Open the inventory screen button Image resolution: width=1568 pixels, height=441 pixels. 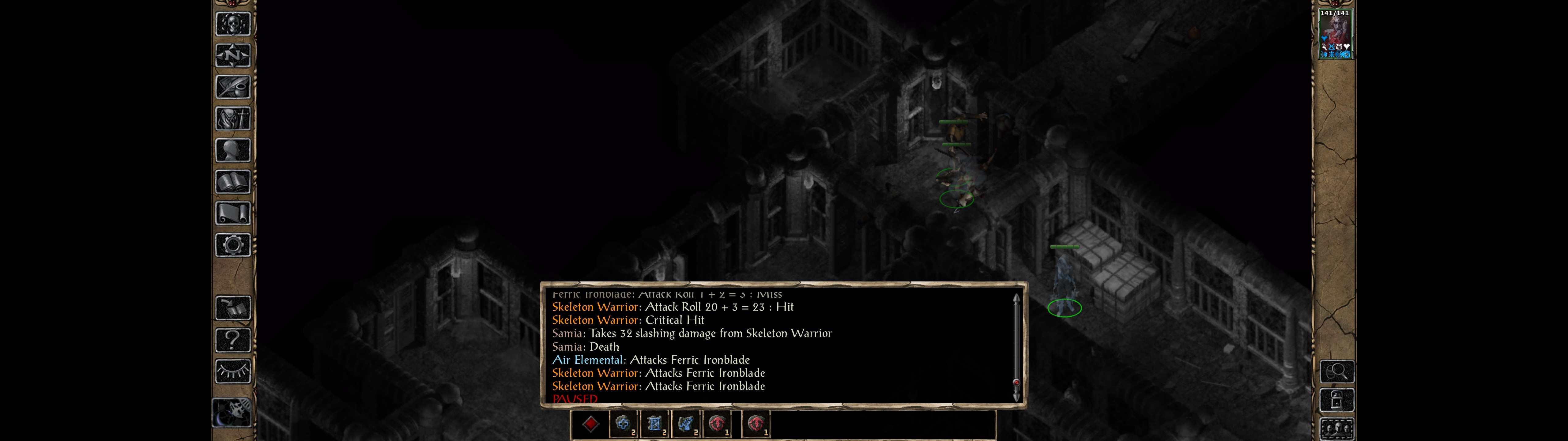pyautogui.click(x=232, y=118)
